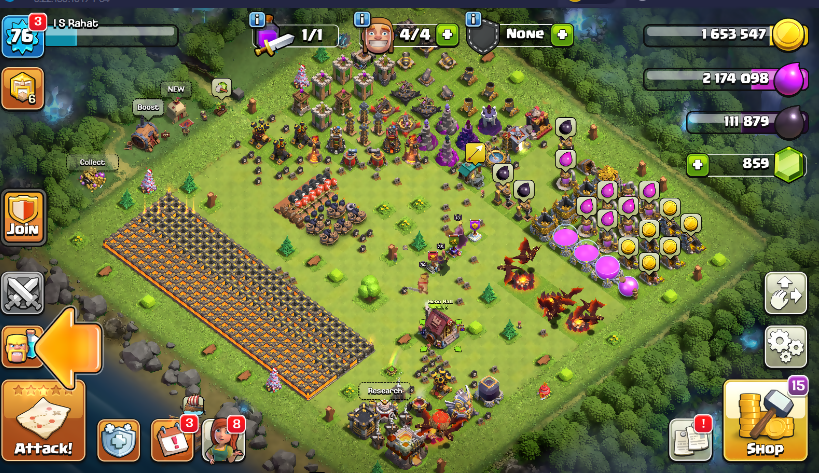
Task: Show builder info via the i icon
Action: coord(362,20)
